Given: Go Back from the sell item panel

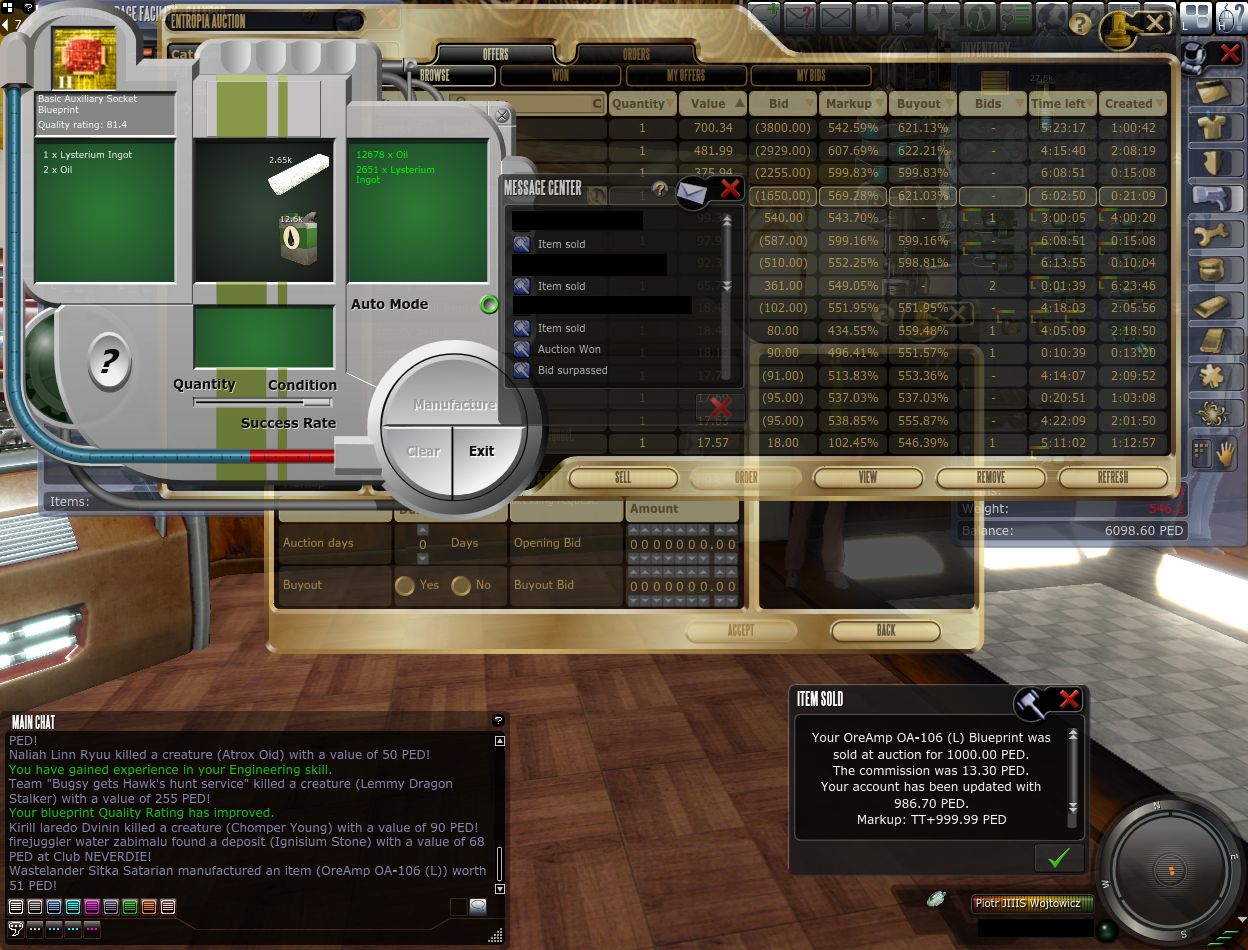Looking at the screenshot, I should pyautogui.click(x=886, y=631).
